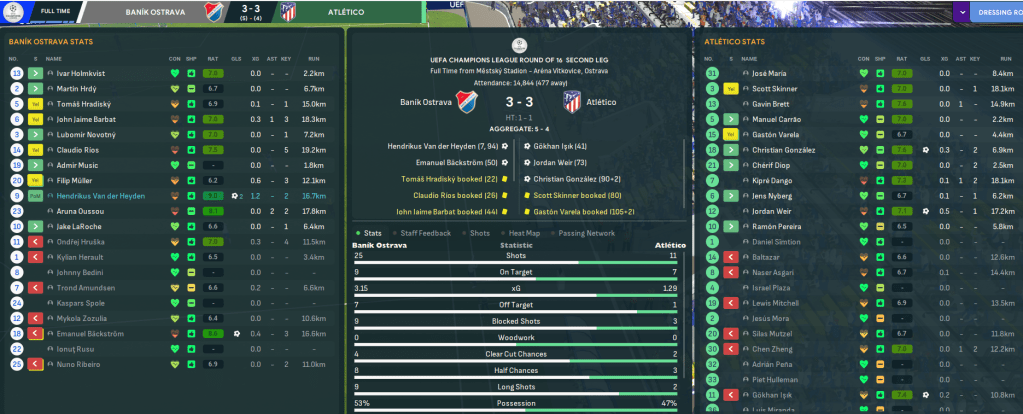
Task: Click the Atlético club crest in match summary
Action: tap(572, 103)
